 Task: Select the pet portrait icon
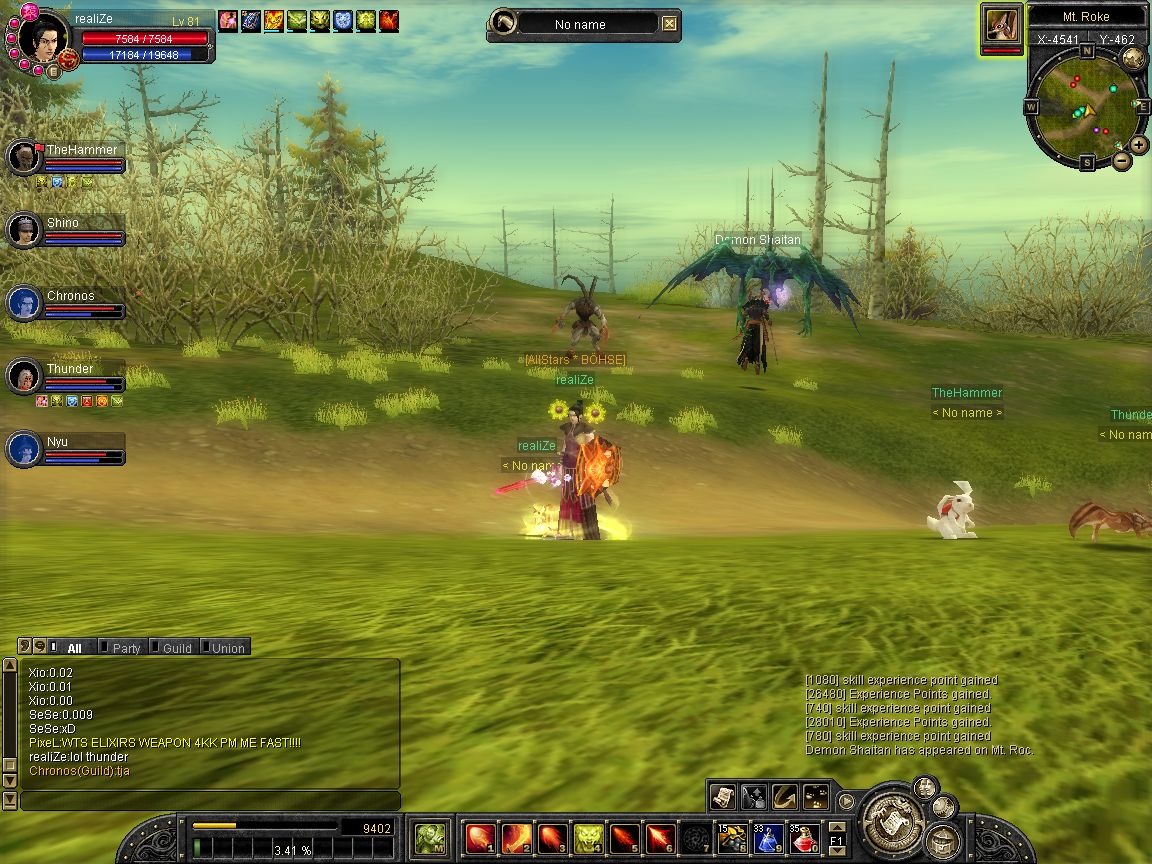pyautogui.click(x=1001, y=24)
